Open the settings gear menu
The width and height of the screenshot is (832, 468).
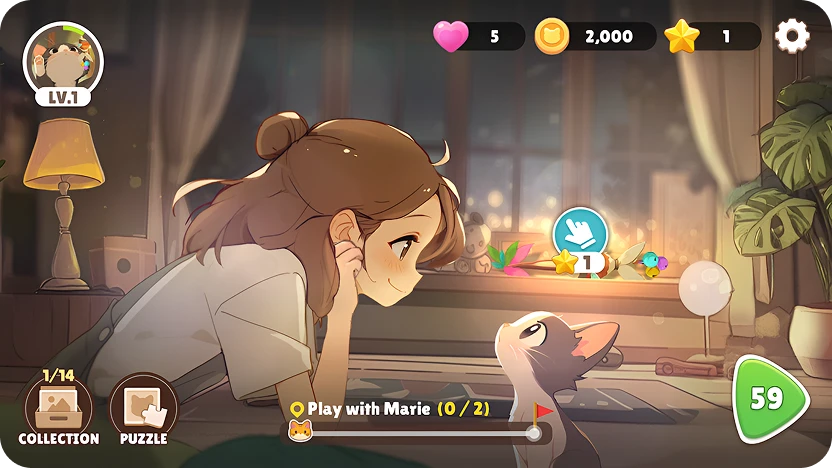(792, 37)
